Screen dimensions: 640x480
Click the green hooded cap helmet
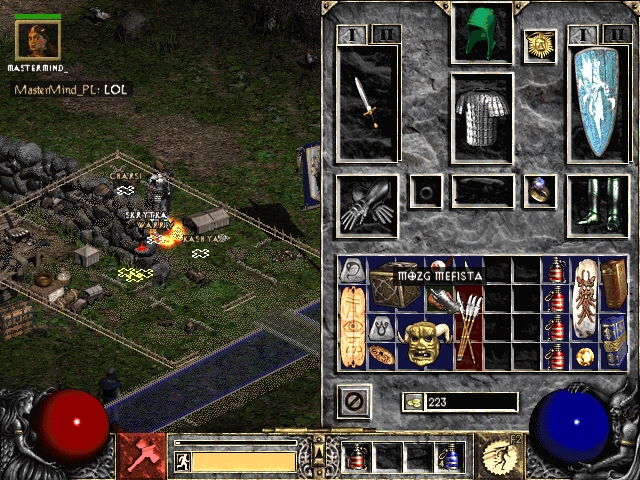(x=483, y=34)
